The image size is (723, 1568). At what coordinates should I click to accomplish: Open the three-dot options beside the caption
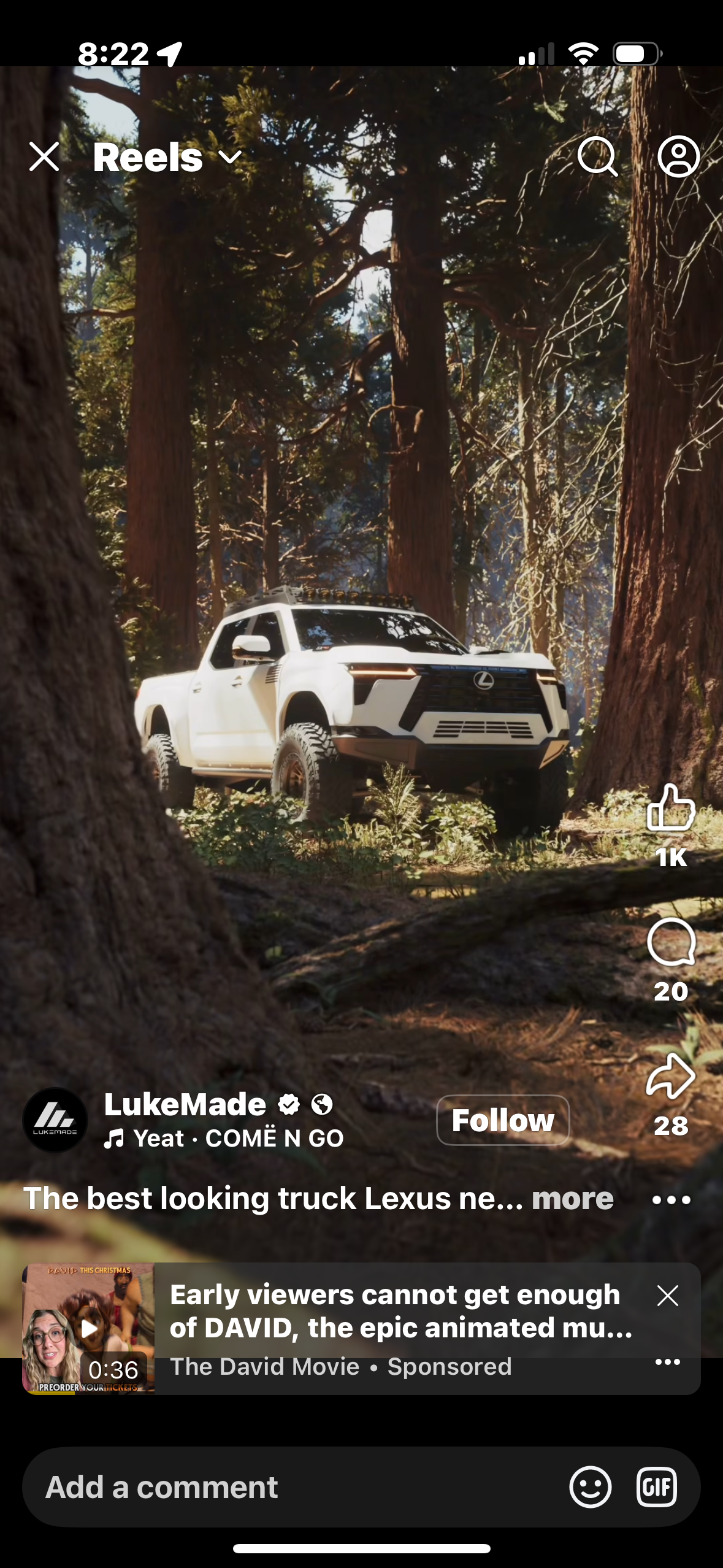(671, 1200)
